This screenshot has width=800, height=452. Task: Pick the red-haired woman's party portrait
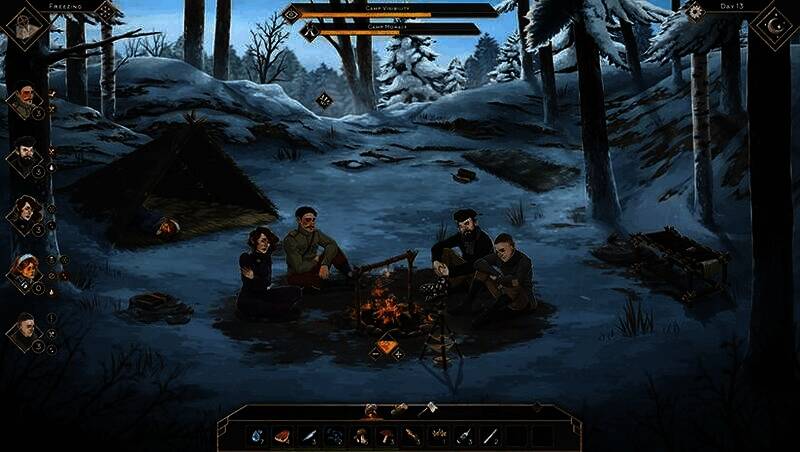[x=25, y=270]
